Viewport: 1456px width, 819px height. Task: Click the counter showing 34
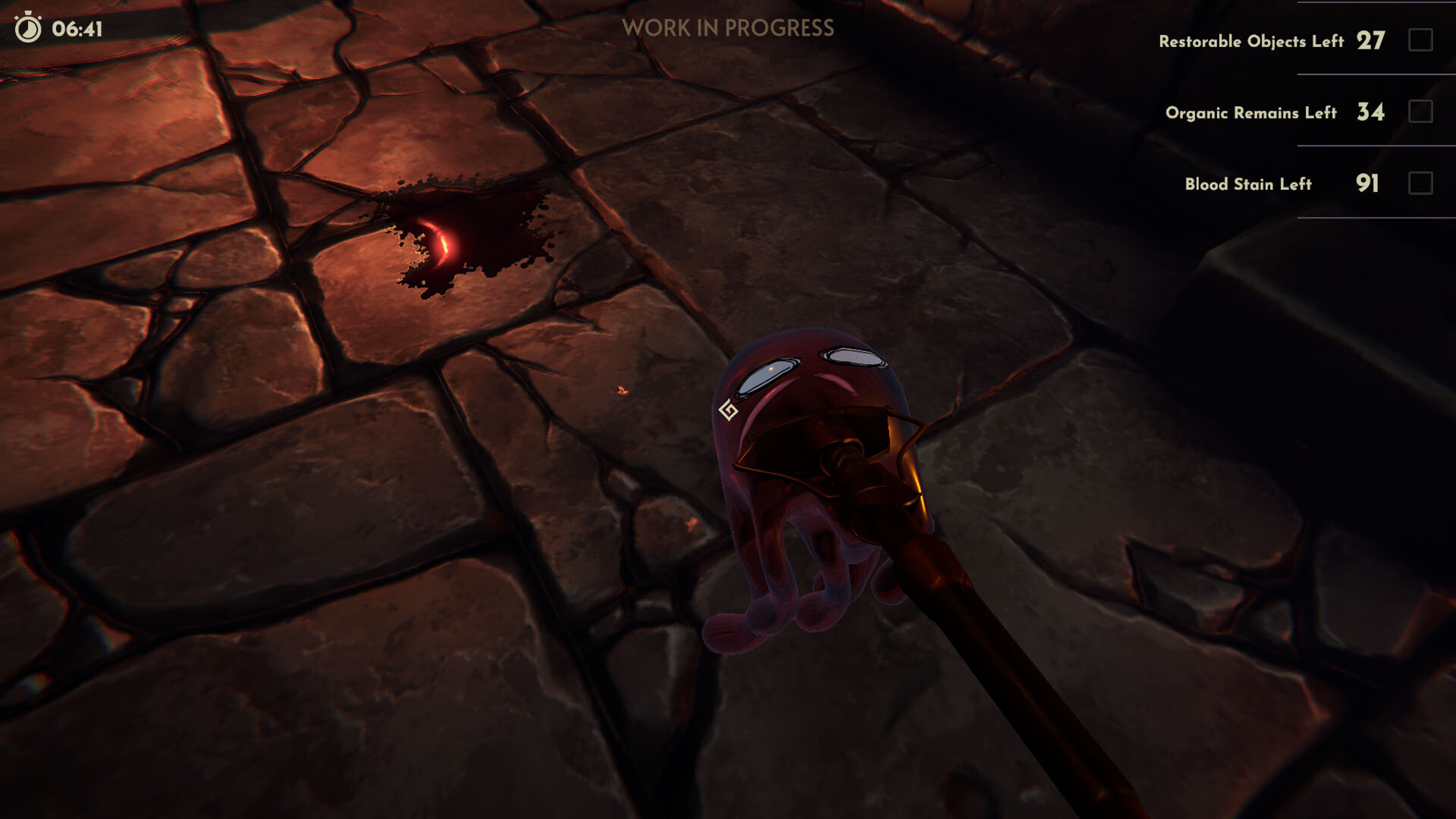click(1370, 111)
